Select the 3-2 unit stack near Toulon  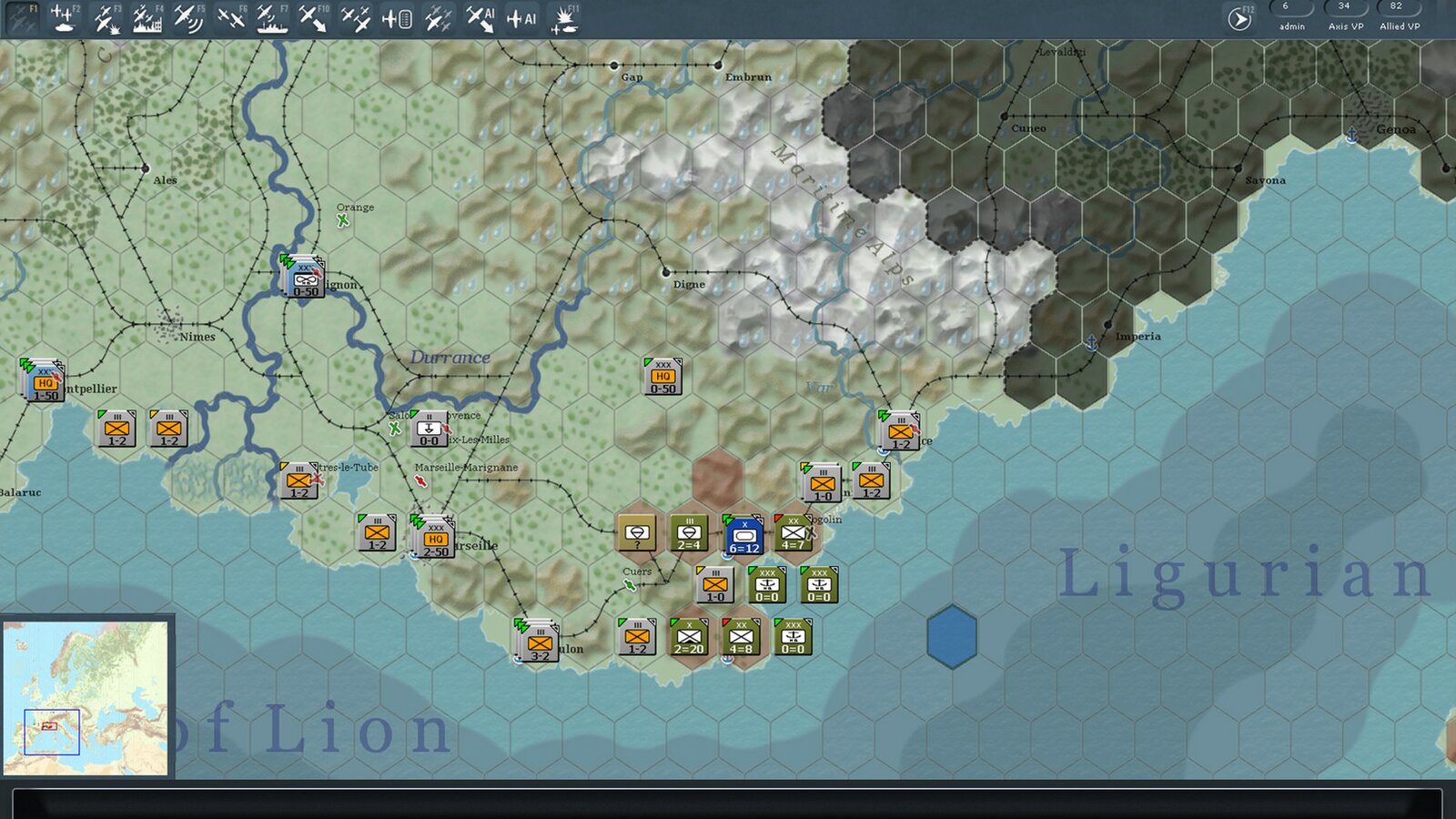pyautogui.click(x=539, y=642)
